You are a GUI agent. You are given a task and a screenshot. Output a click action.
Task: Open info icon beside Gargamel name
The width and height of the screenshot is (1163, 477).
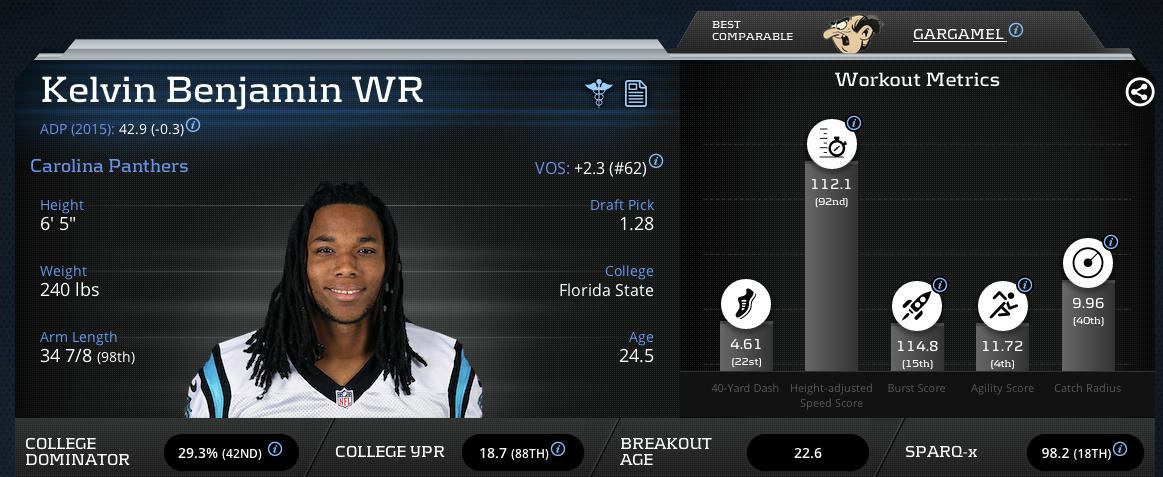[x=1016, y=31]
